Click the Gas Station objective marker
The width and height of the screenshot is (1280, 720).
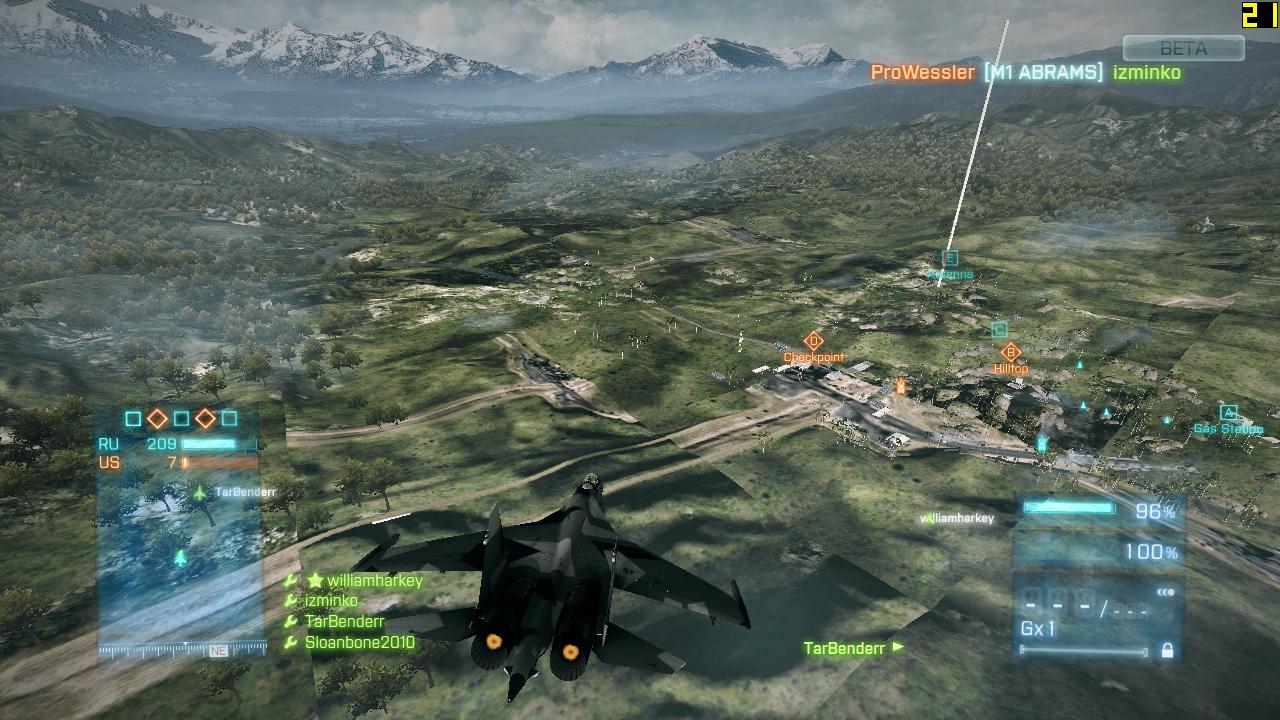1228,413
